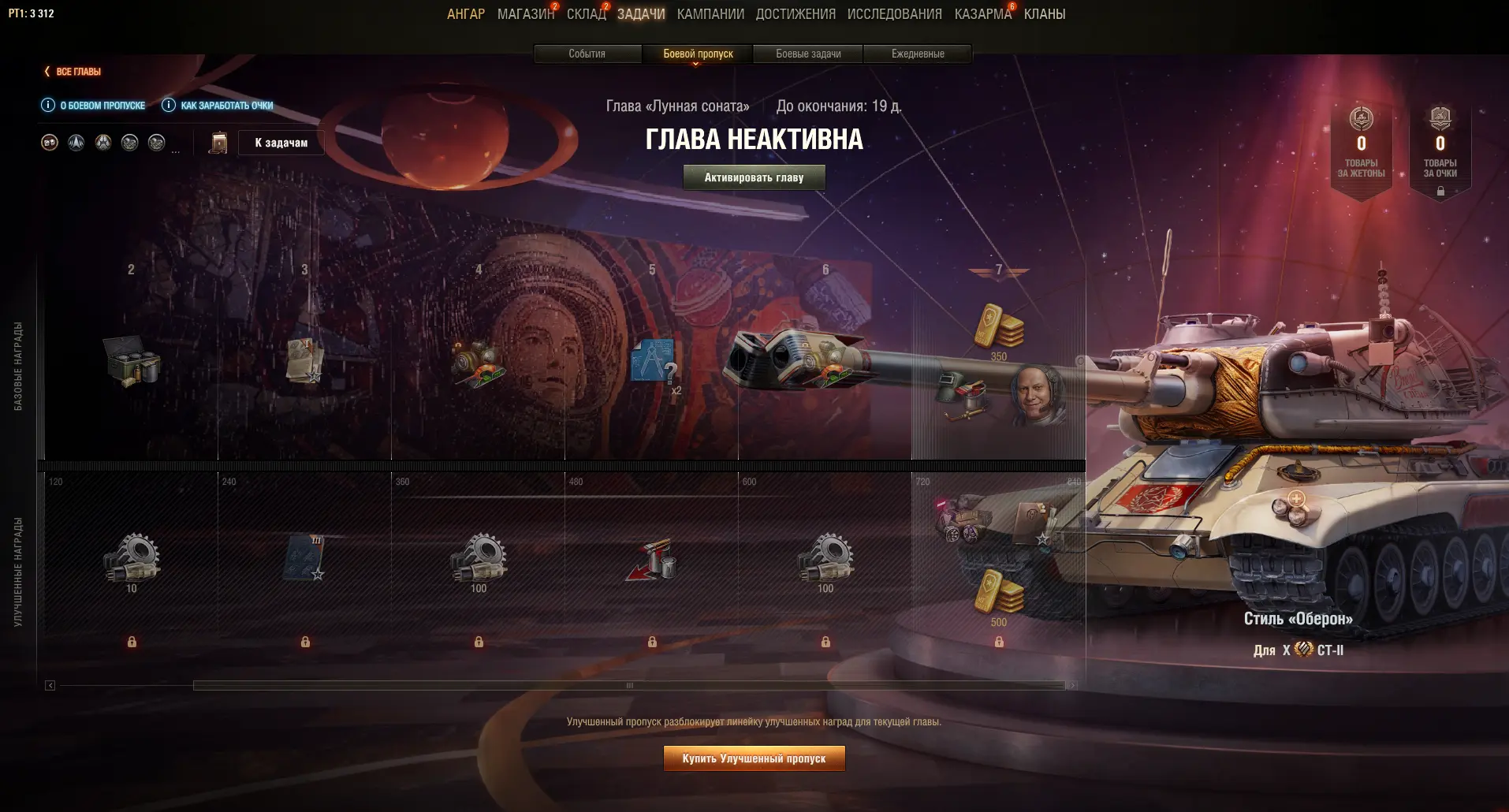The image size is (1509, 812).
Task: Open the Кампании menu
Action: point(710,14)
